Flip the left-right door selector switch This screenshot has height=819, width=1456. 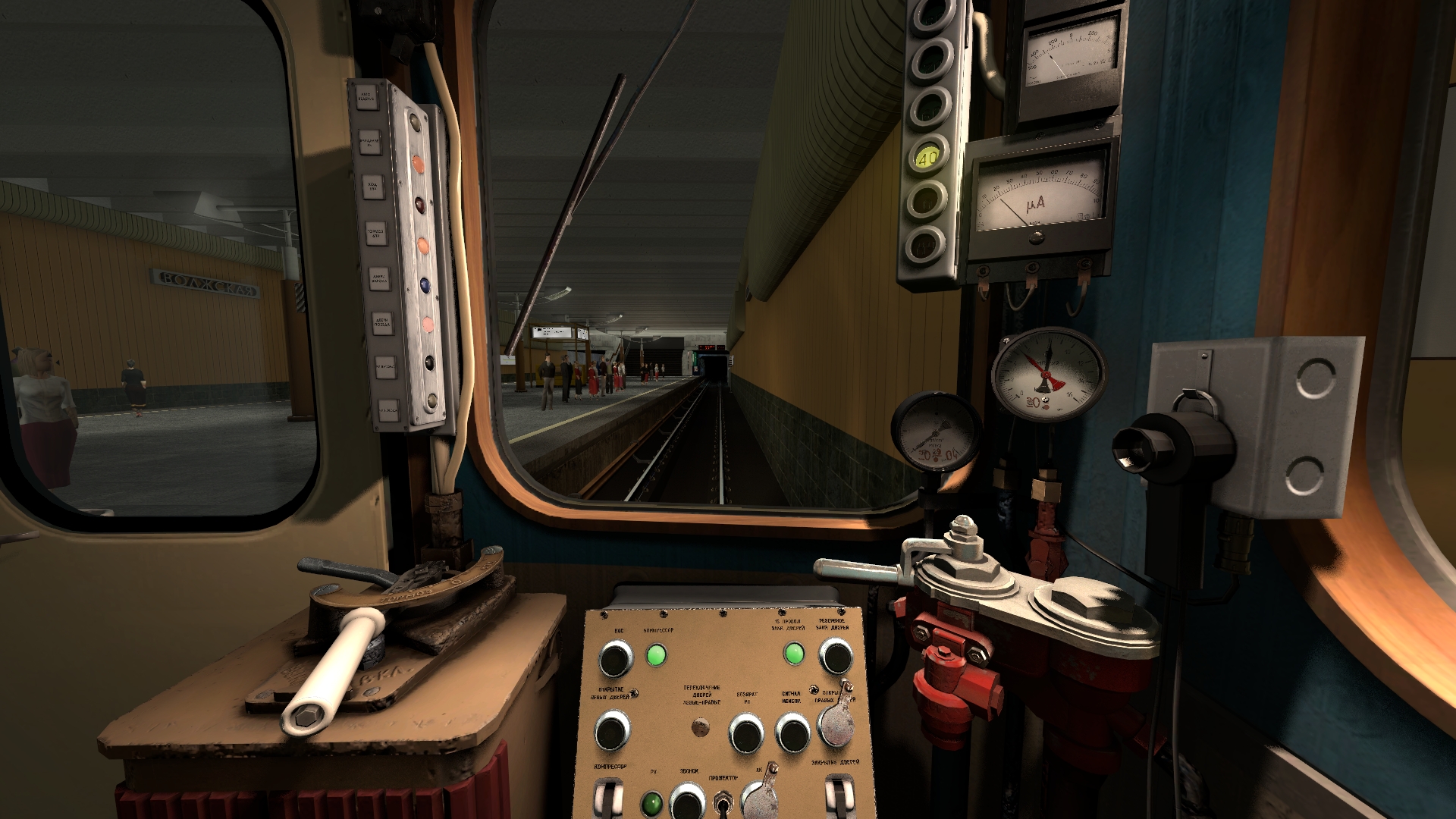tap(701, 728)
